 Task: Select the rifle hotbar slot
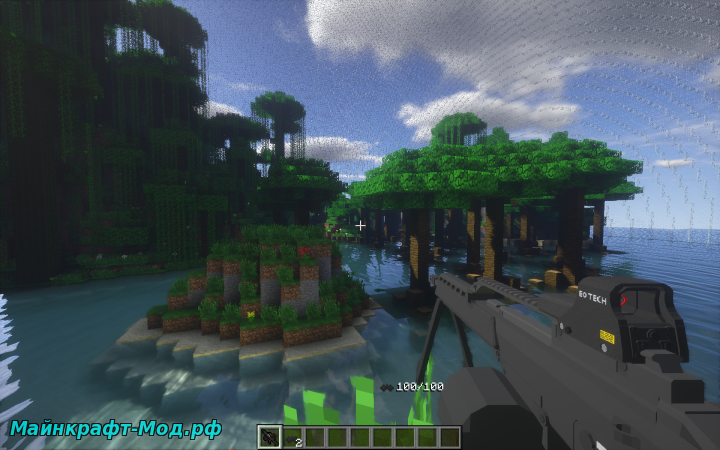click(269, 437)
